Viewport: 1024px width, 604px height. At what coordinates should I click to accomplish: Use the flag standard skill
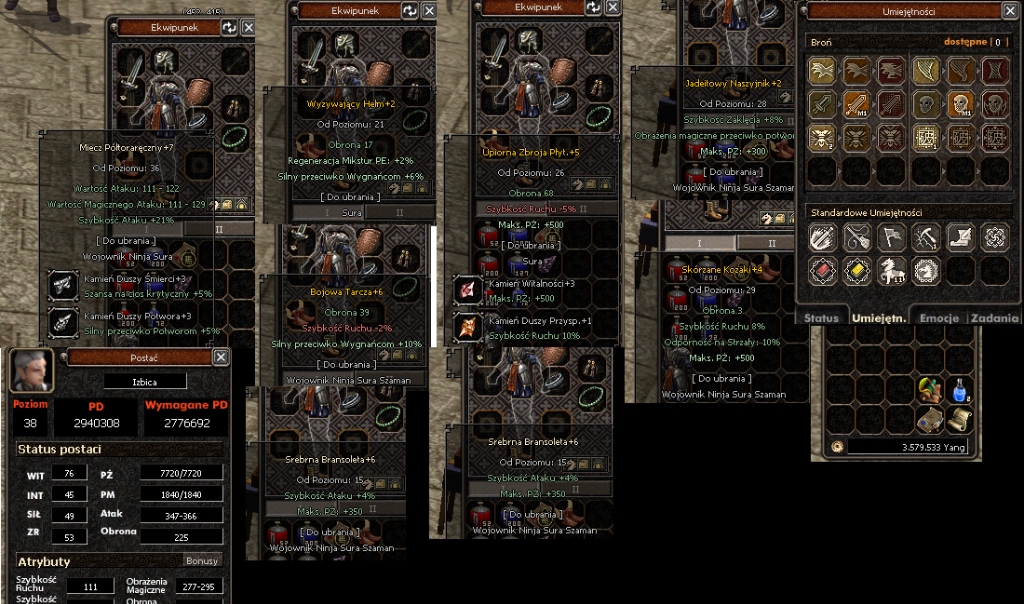coord(892,236)
